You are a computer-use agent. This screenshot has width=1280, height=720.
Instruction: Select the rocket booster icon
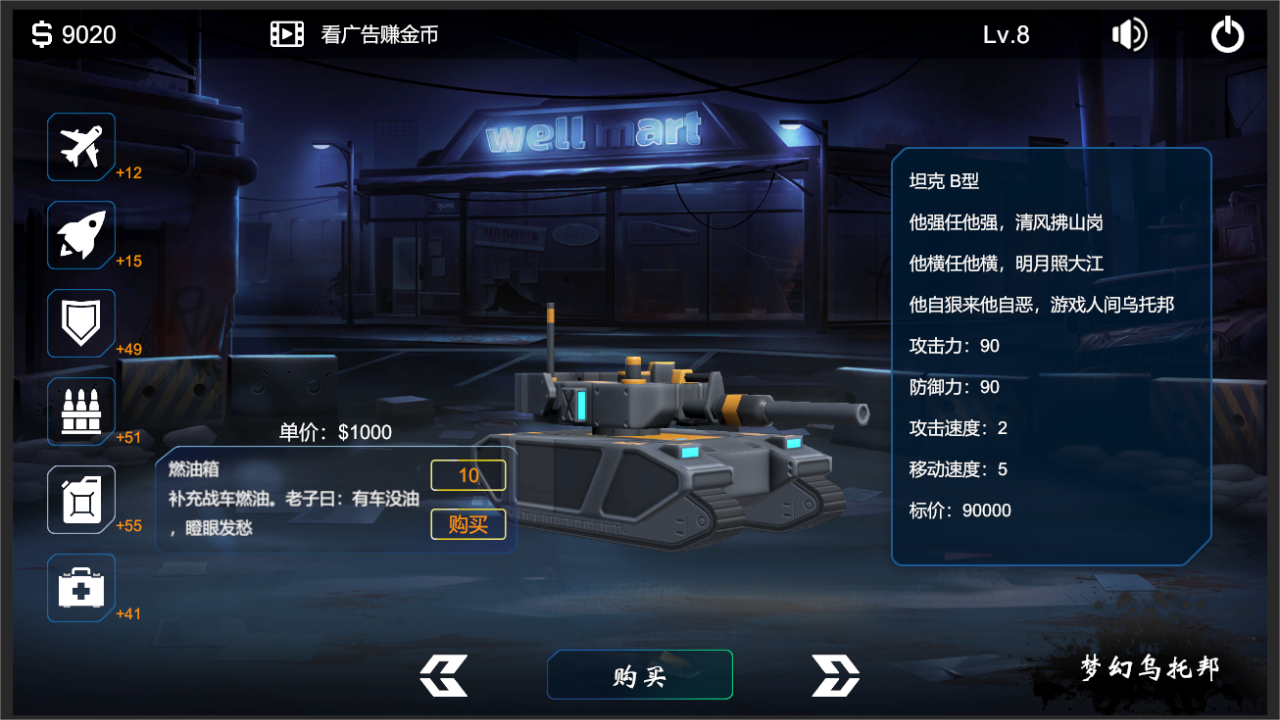[x=81, y=235]
